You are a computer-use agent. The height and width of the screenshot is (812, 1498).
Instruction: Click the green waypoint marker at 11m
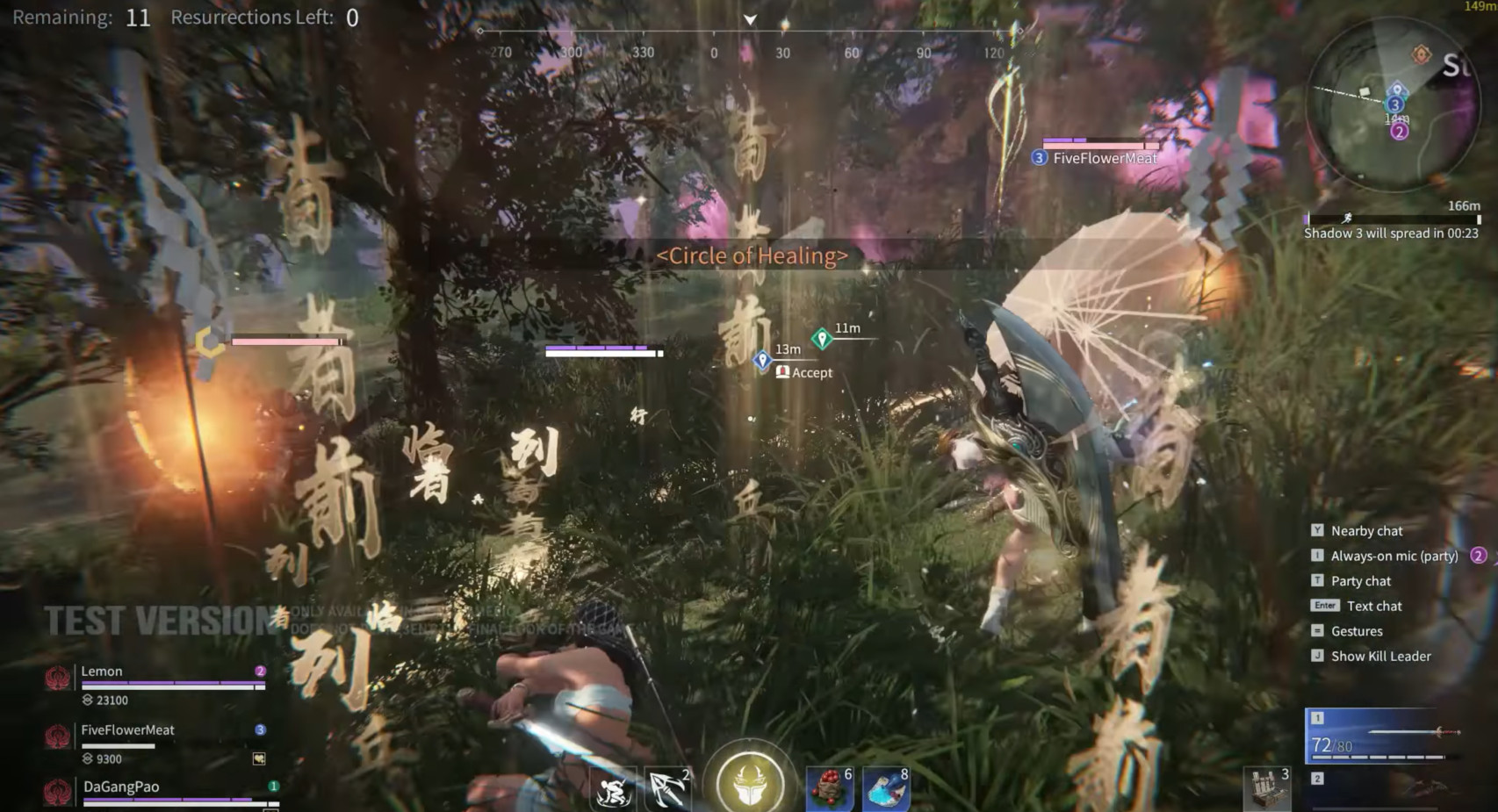click(821, 338)
